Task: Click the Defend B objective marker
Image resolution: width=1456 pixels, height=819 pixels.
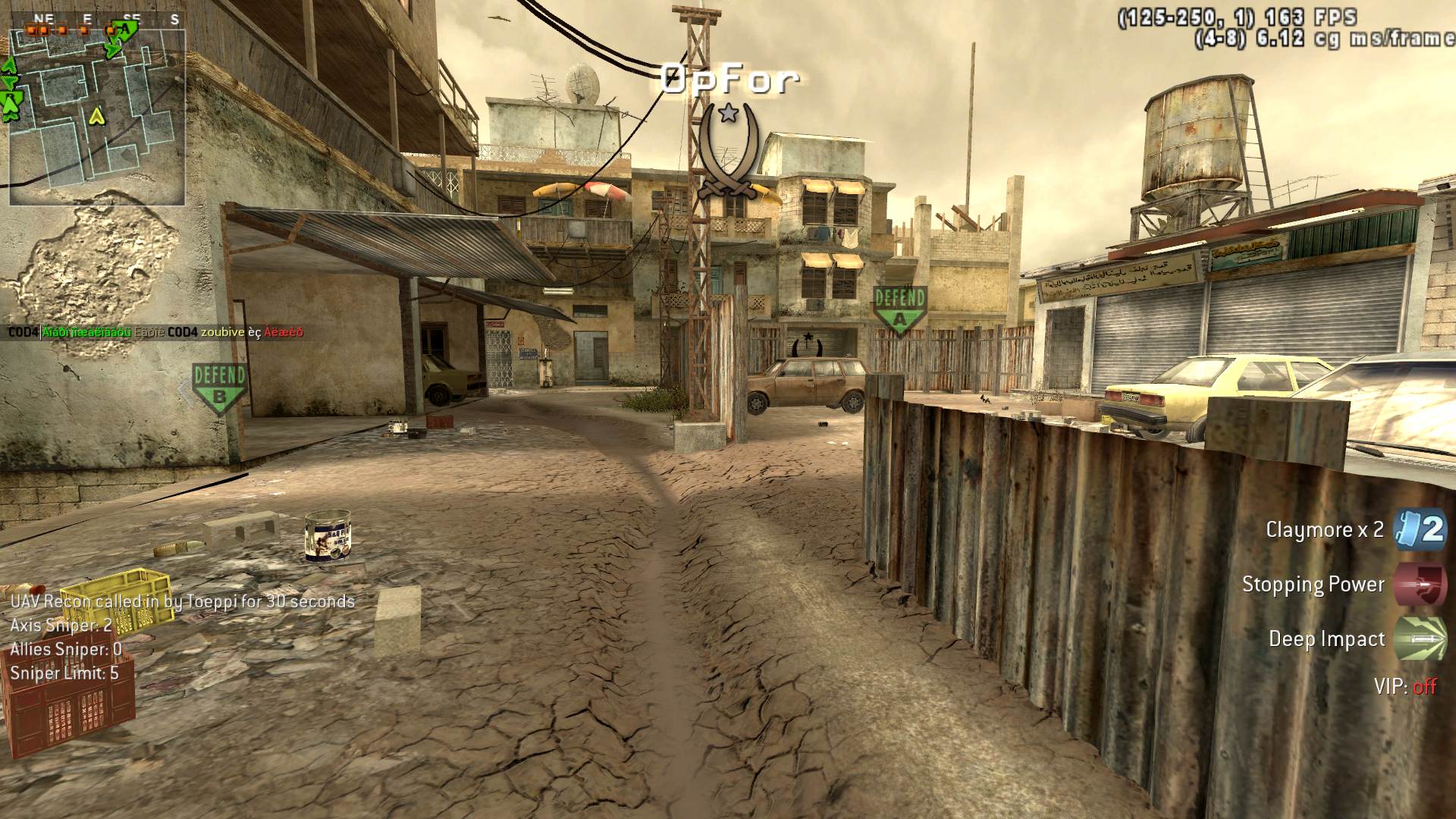Action: 219,388
